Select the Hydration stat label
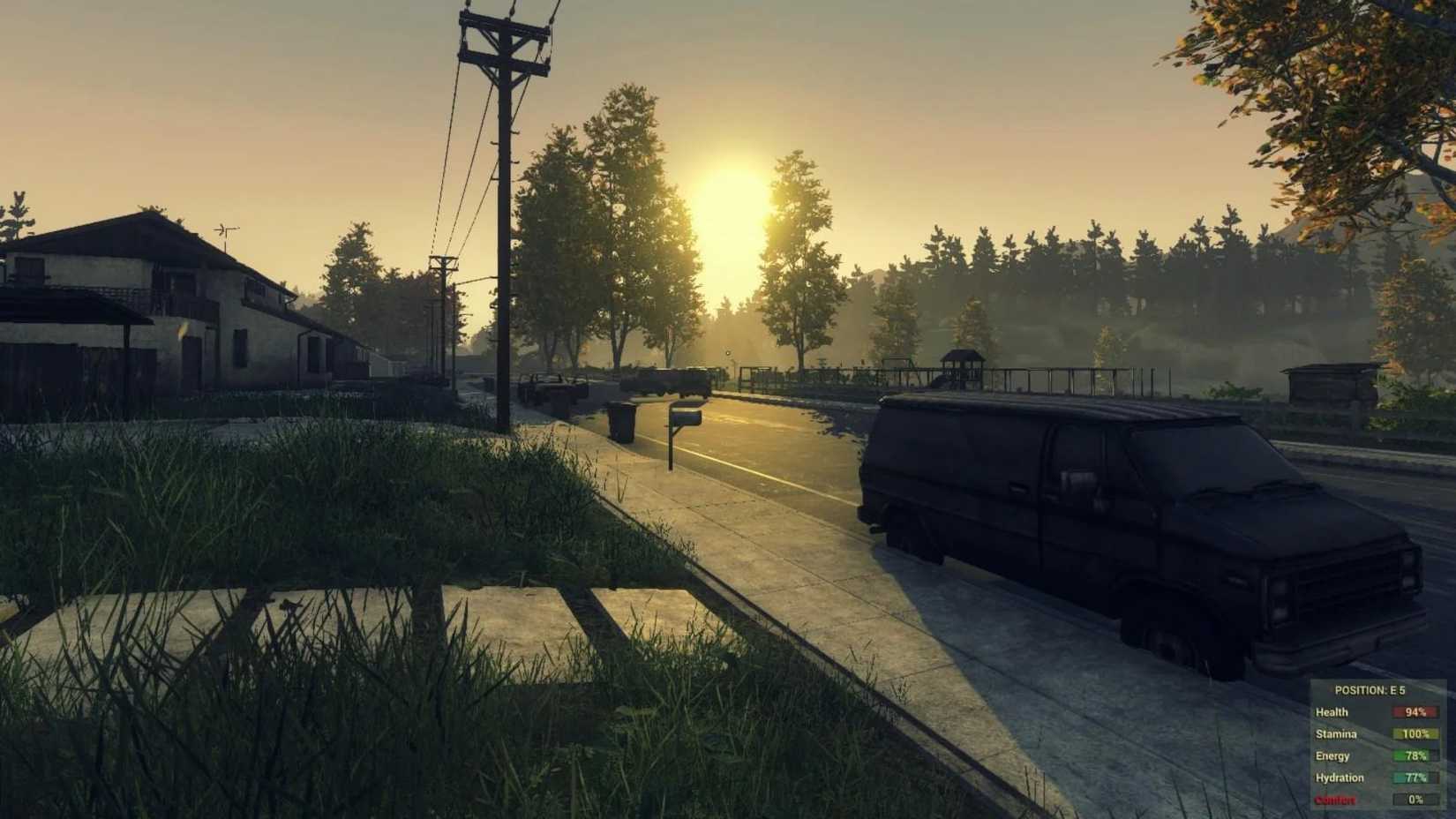The height and width of the screenshot is (819, 1456). coord(1340,778)
